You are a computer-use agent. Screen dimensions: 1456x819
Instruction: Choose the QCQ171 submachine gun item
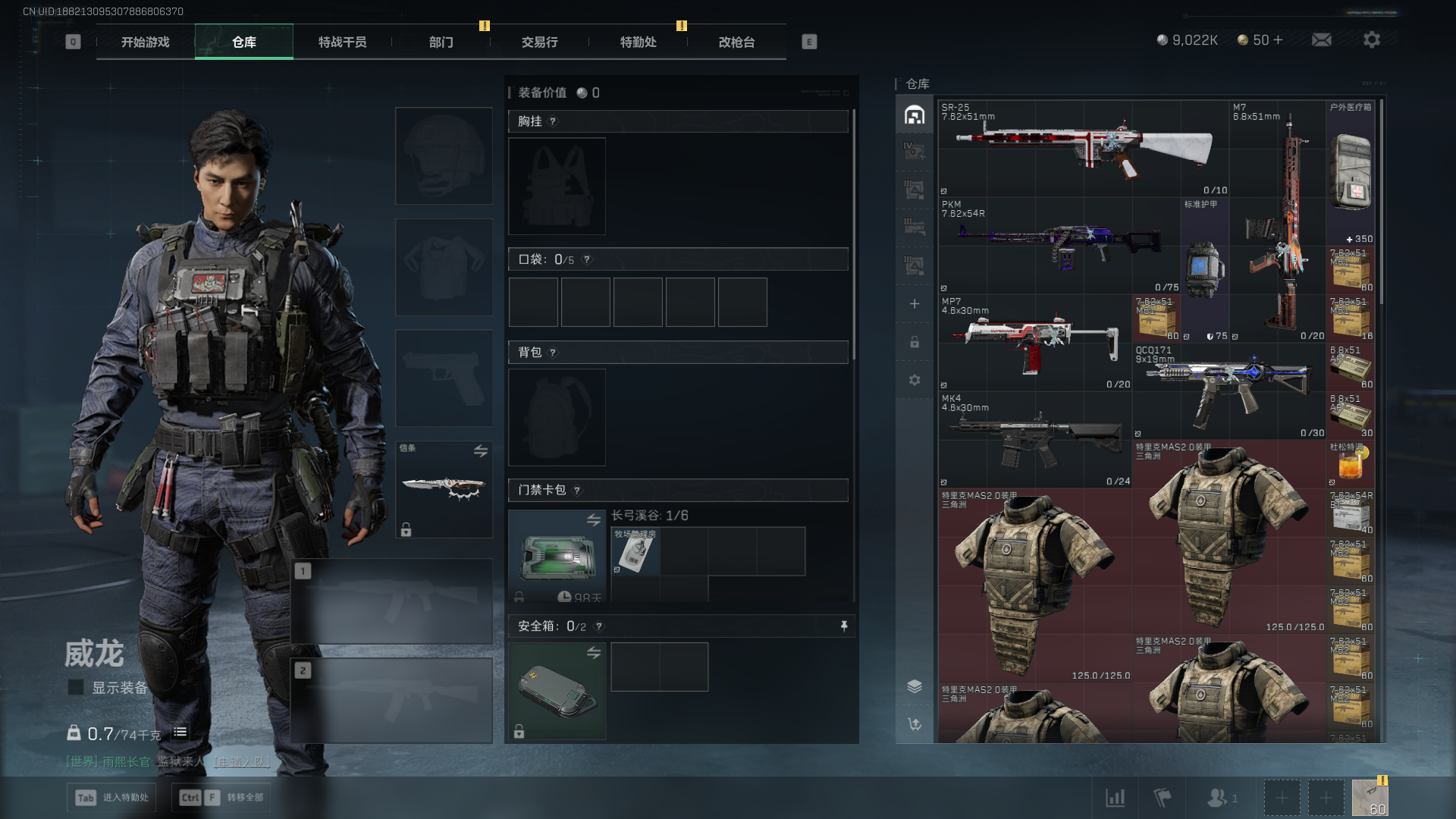point(1228,391)
